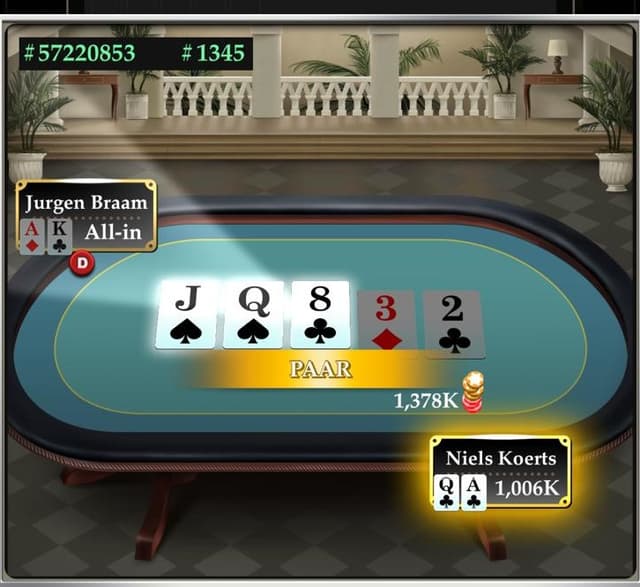The image size is (640, 587).
Task: Select Niels Koerts' player panel
Action: point(500,473)
